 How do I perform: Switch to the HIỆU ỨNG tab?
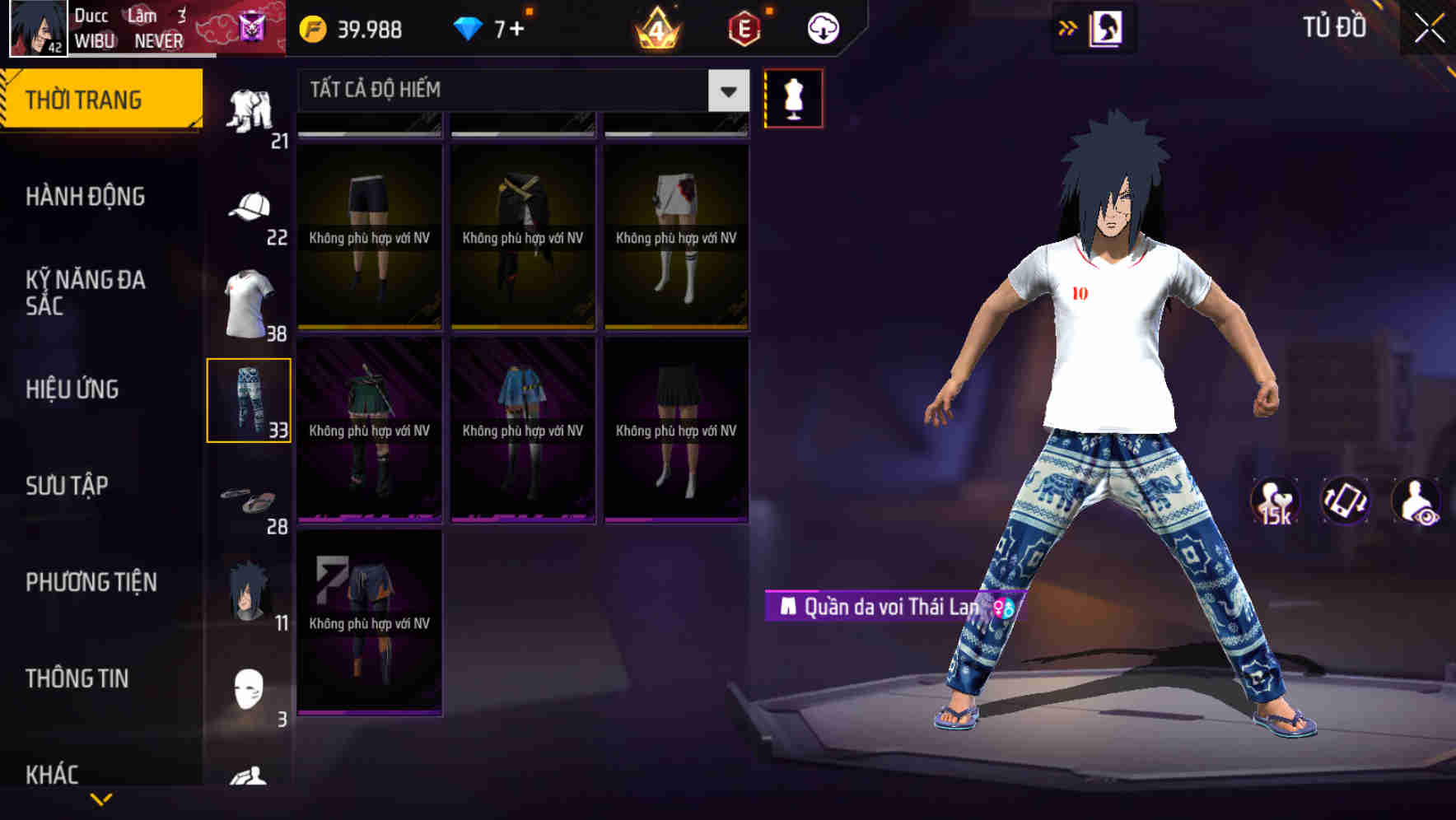click(x=72, y=389)
